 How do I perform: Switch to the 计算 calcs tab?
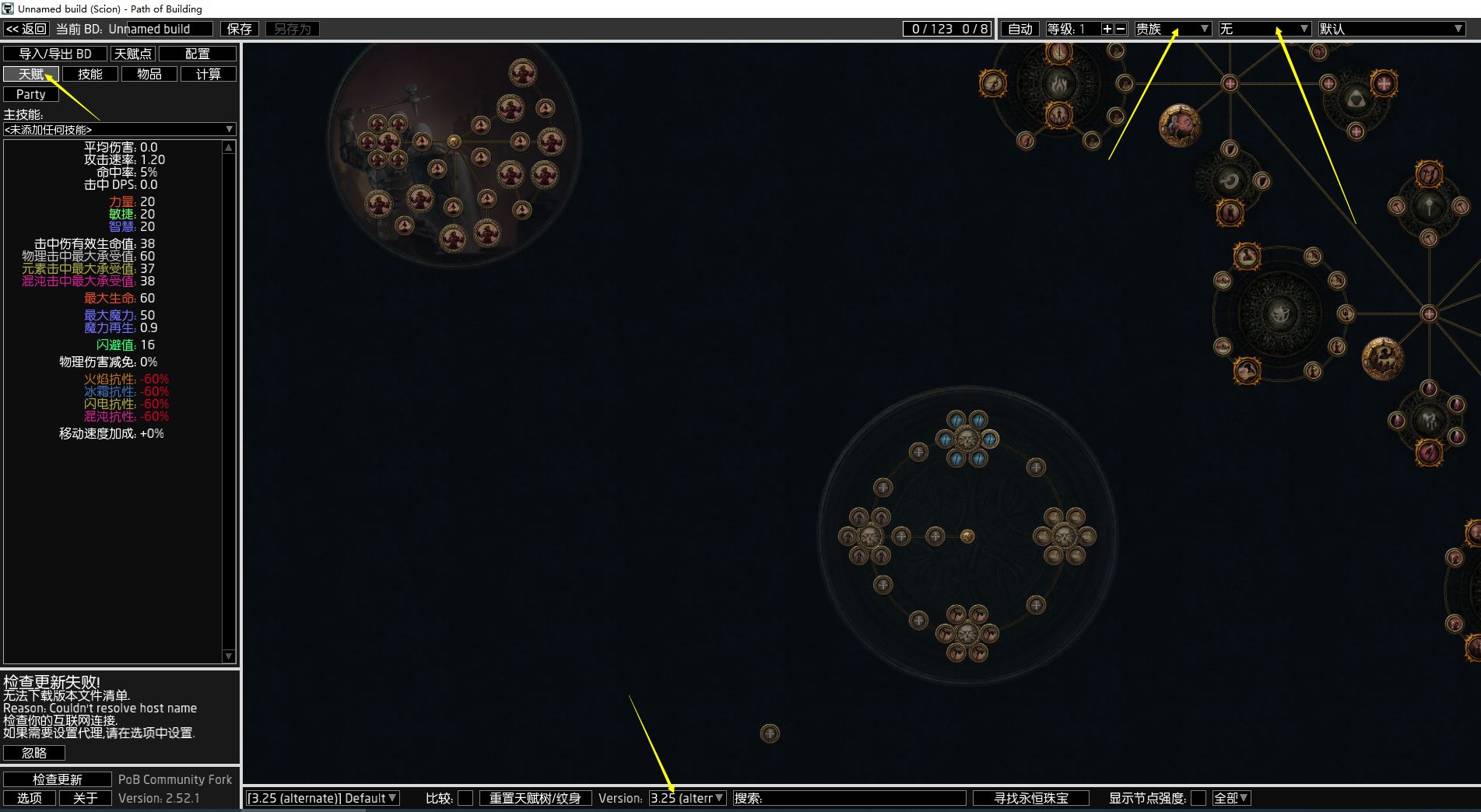(209, 74)
